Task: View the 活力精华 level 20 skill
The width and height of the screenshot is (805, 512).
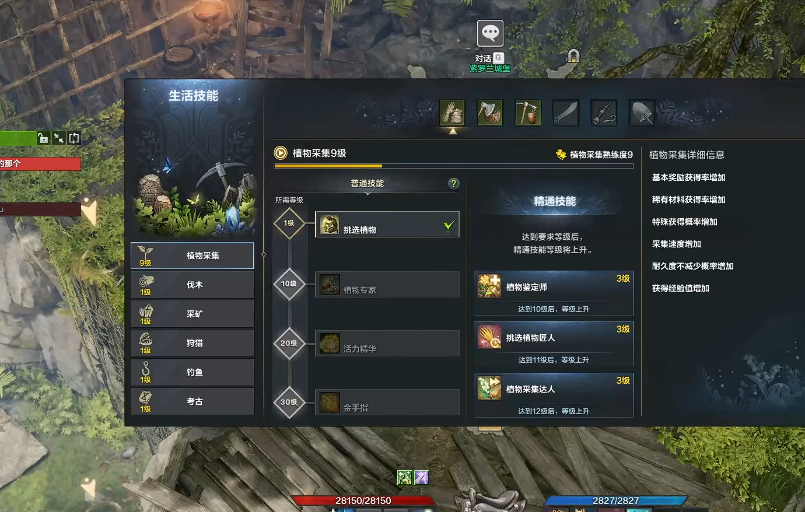Action: click(388, 344)
